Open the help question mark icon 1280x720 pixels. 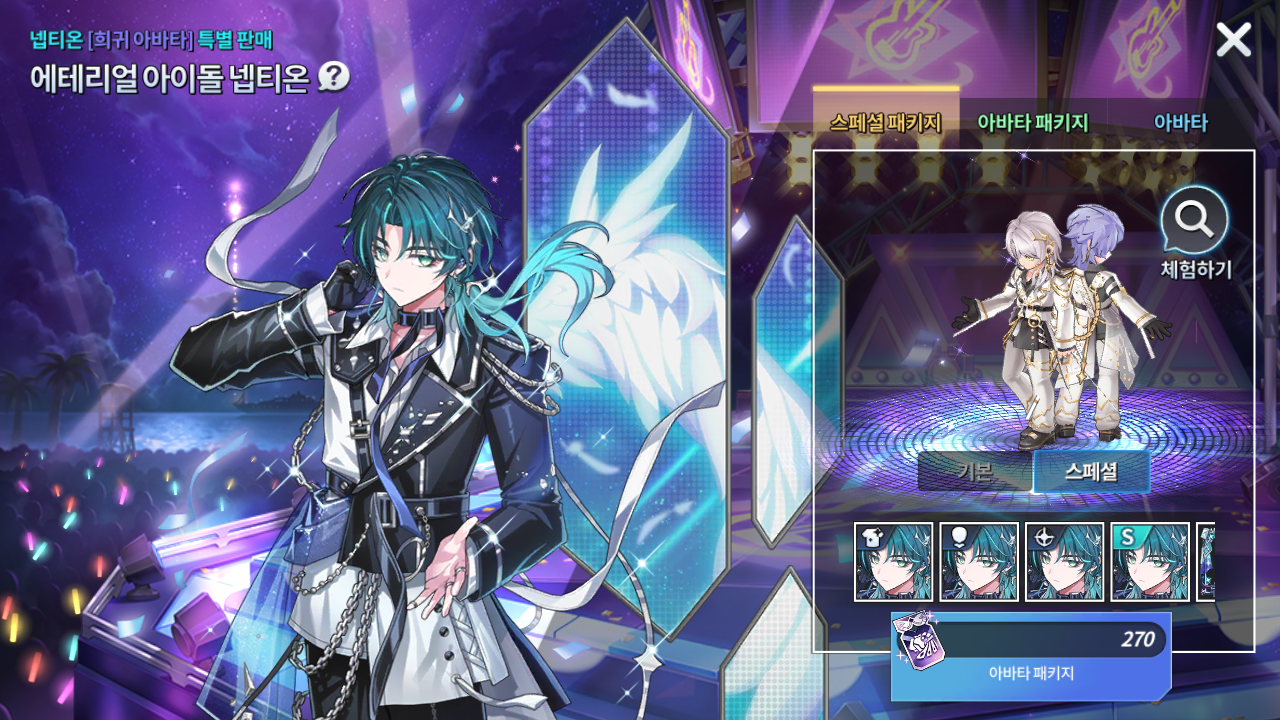pyautogui.click(x=333, y=77)
